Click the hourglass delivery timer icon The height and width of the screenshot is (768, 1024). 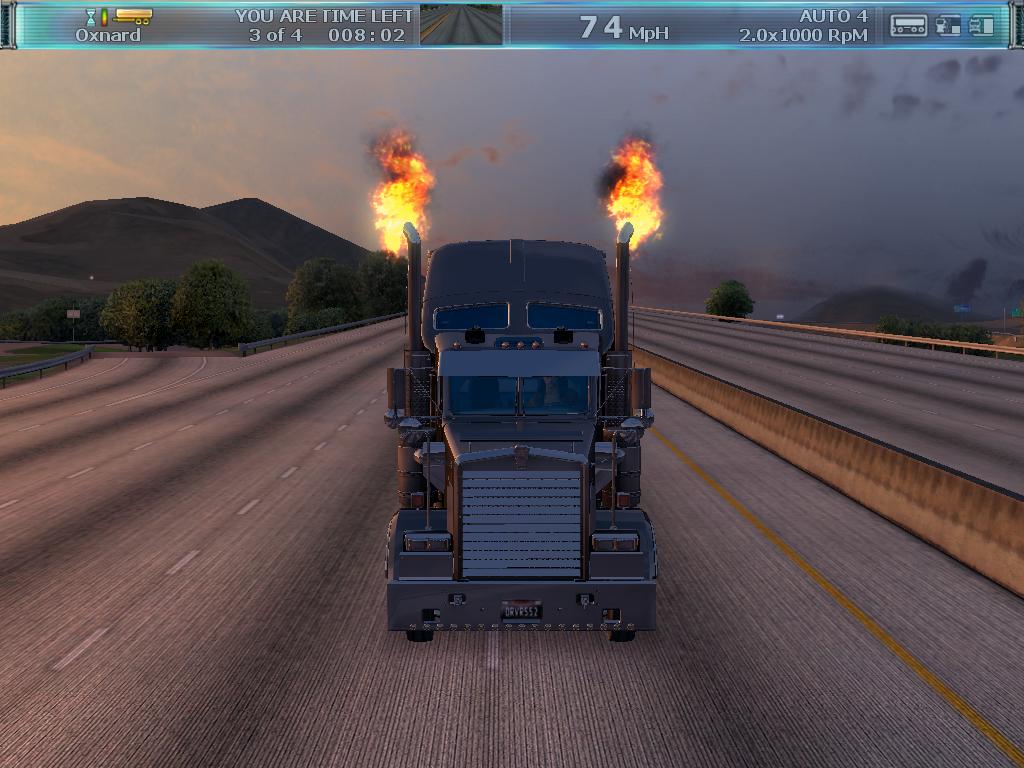click(x=91, y=17)
